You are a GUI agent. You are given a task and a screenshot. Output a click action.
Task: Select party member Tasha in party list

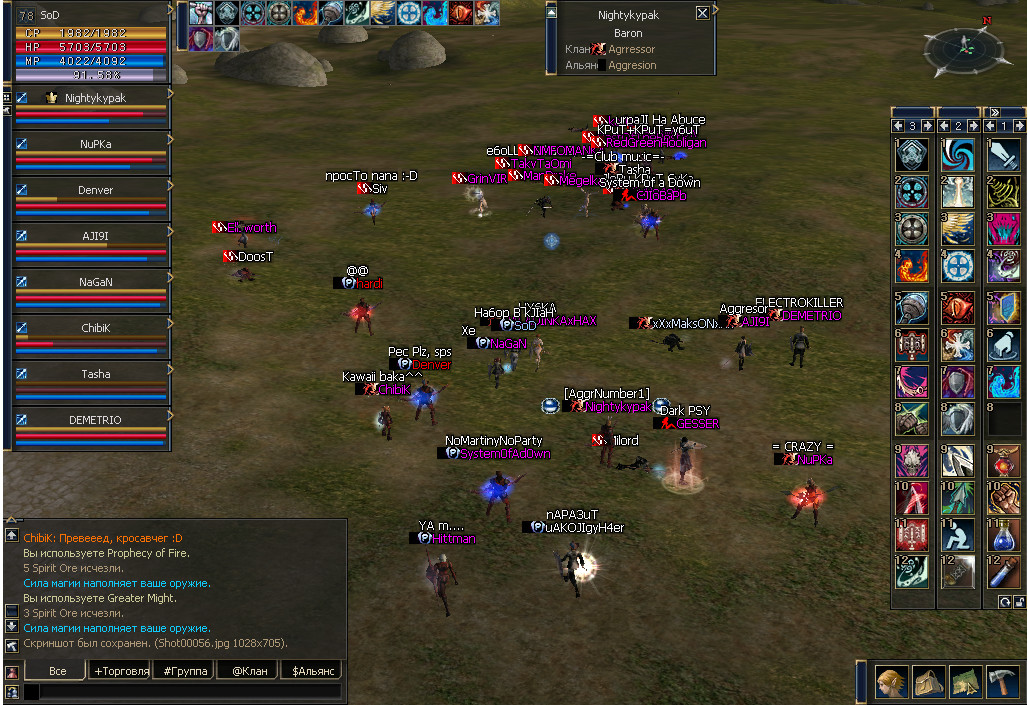[x=95, y=374]
